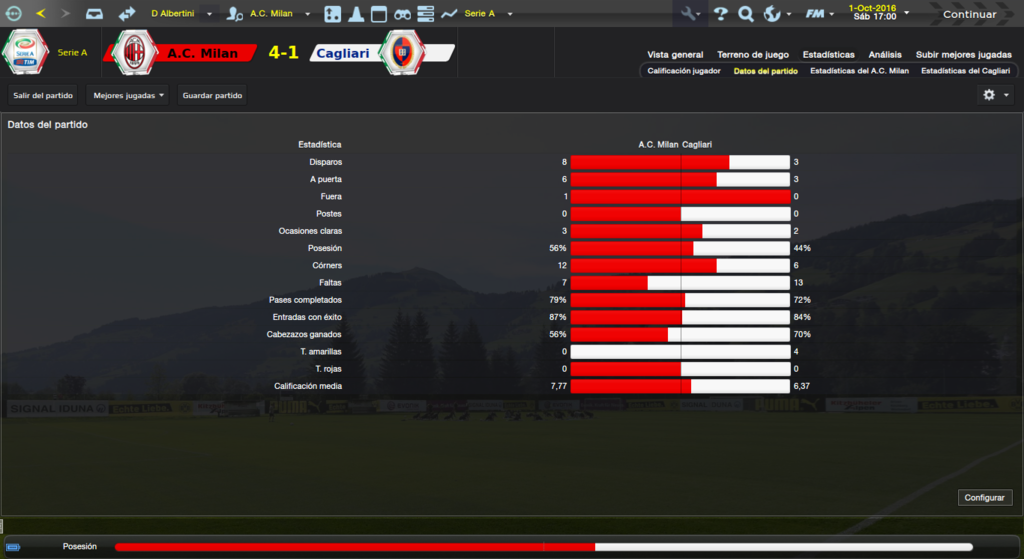
Task: Save the match with Guardar partido
Action: pyautogui.click(x=212, y=95)
